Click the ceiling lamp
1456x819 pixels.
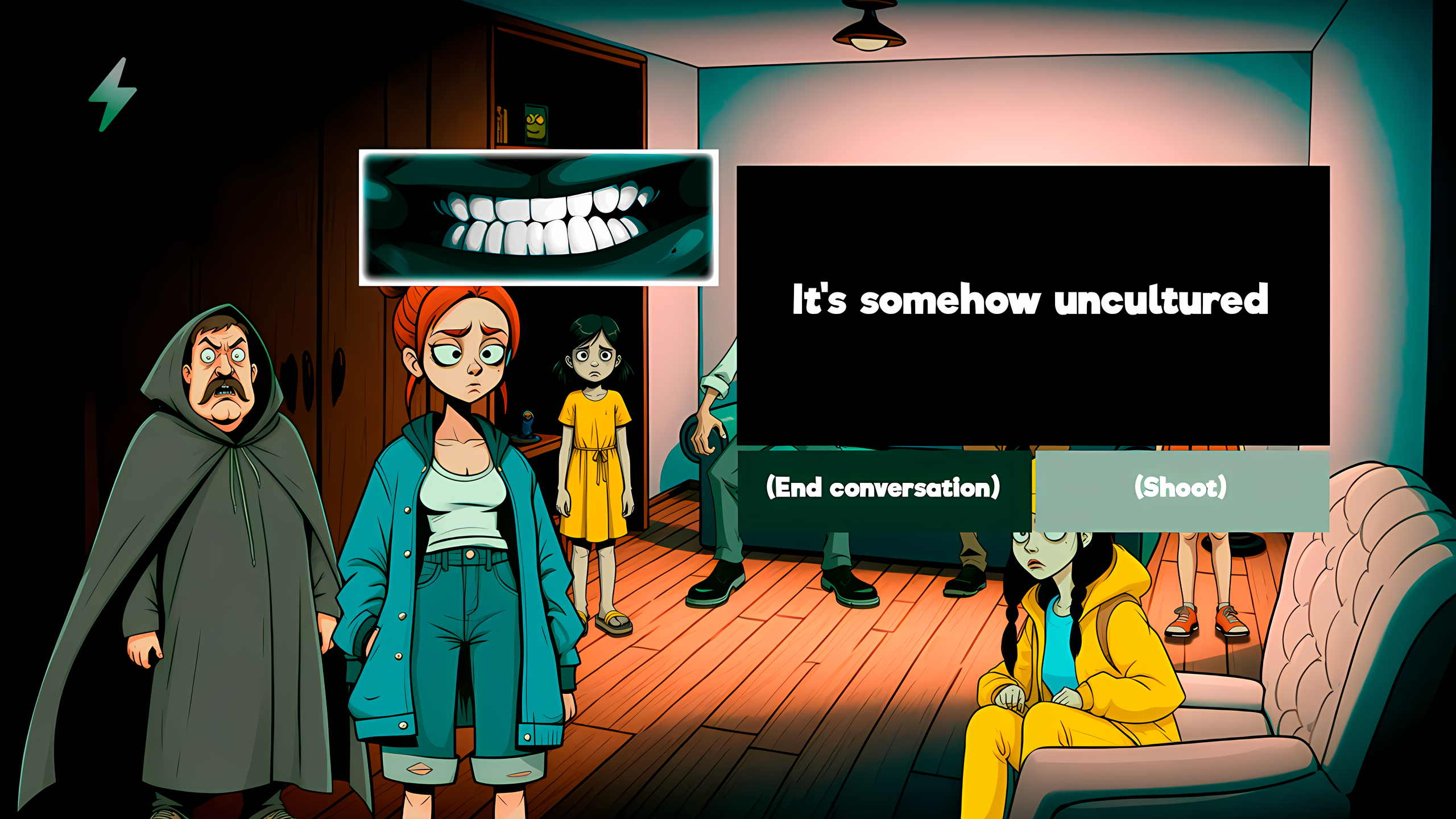pyautogui.click(x=867, y=28)
